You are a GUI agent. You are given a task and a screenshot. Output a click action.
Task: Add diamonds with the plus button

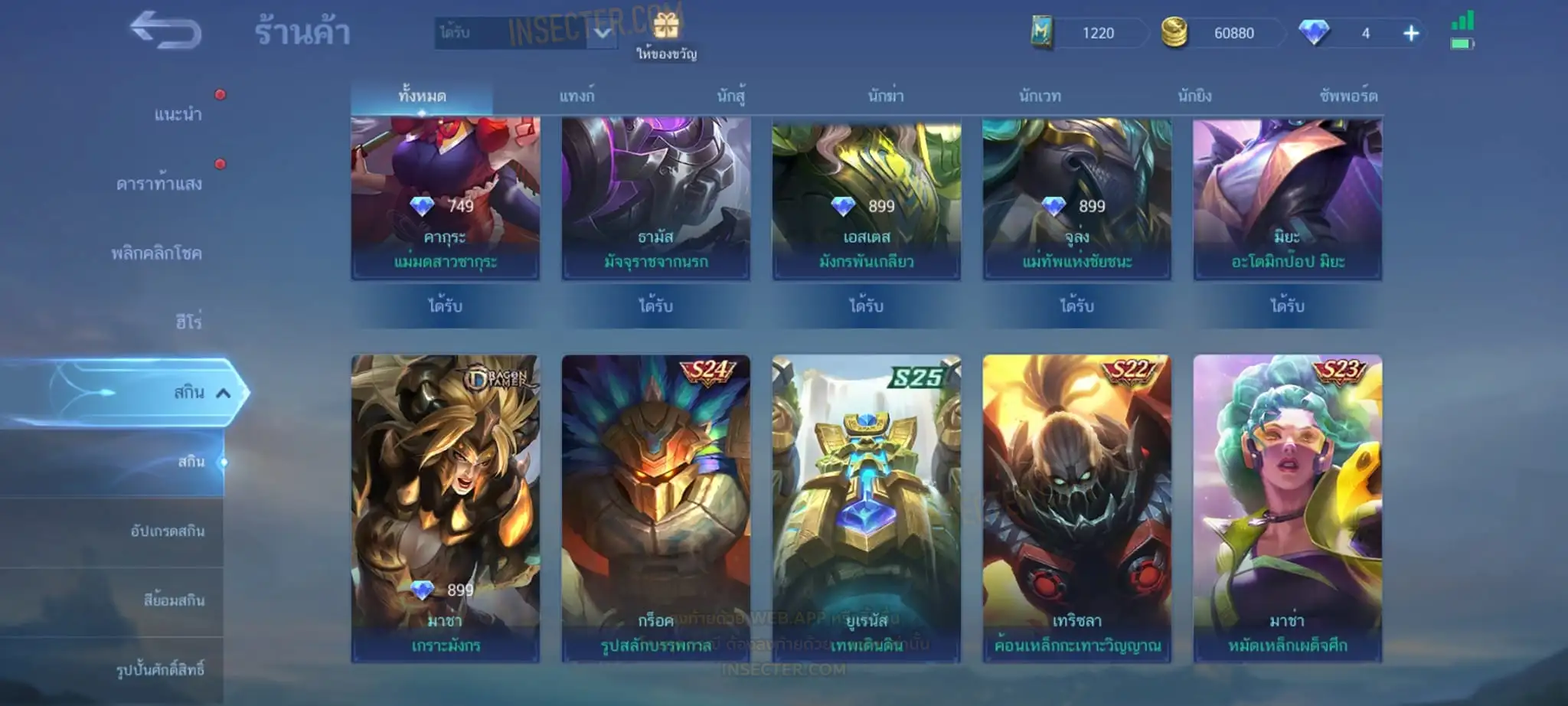coord(1410,33)
